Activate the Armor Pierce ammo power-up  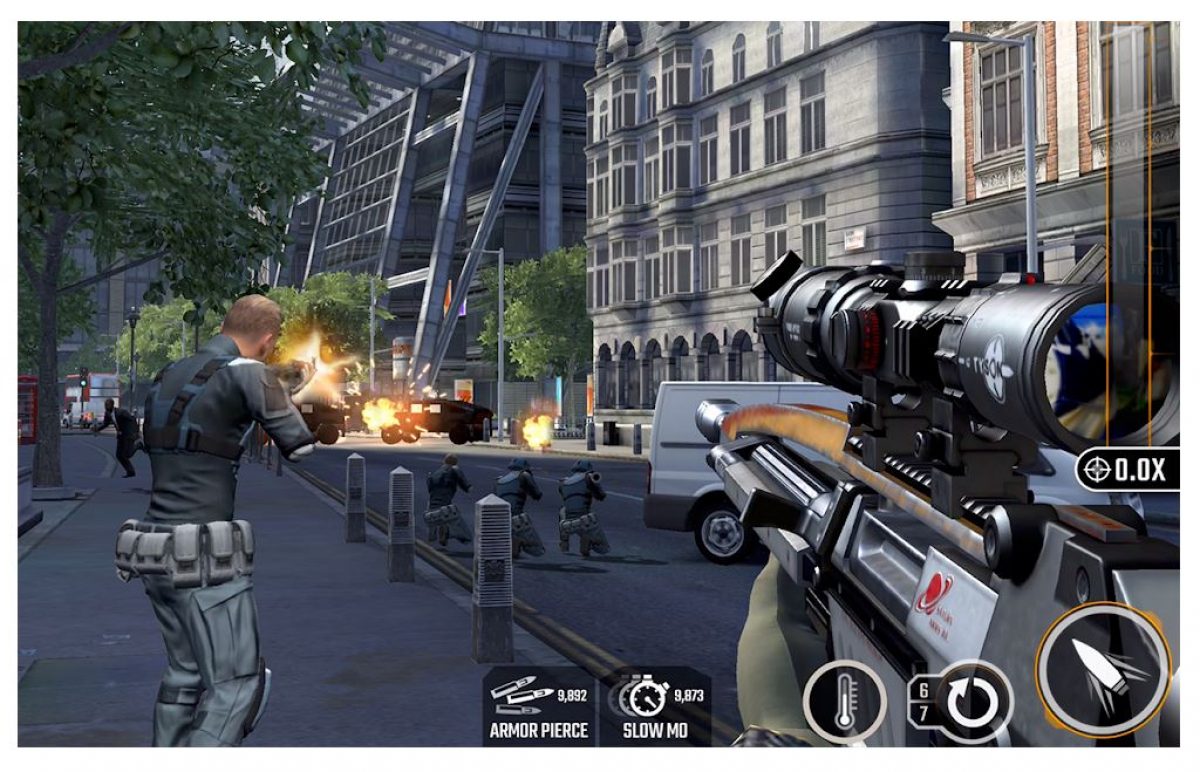[x=540, y=706]
